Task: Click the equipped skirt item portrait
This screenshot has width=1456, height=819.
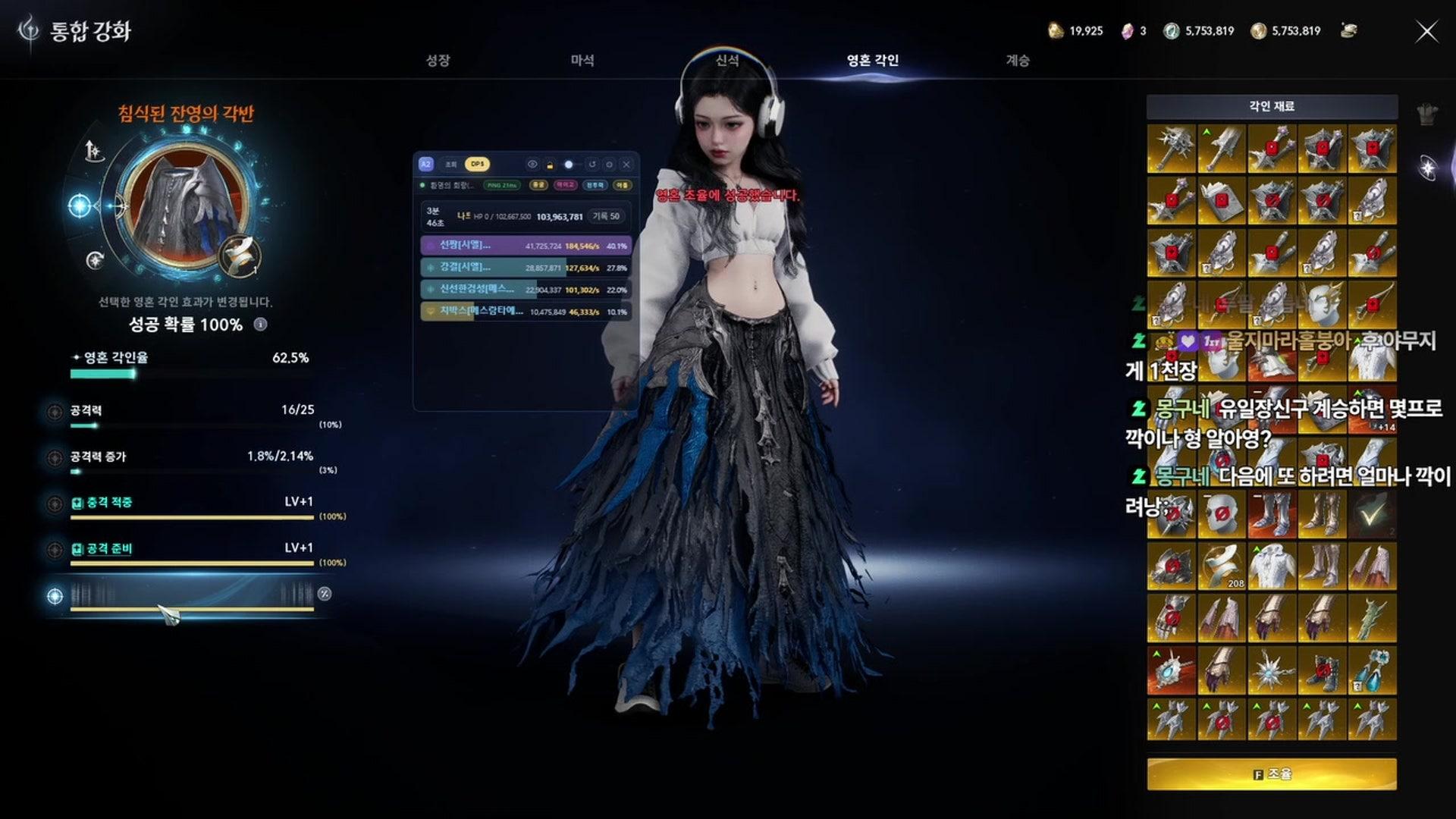Action: coord(184,203)
